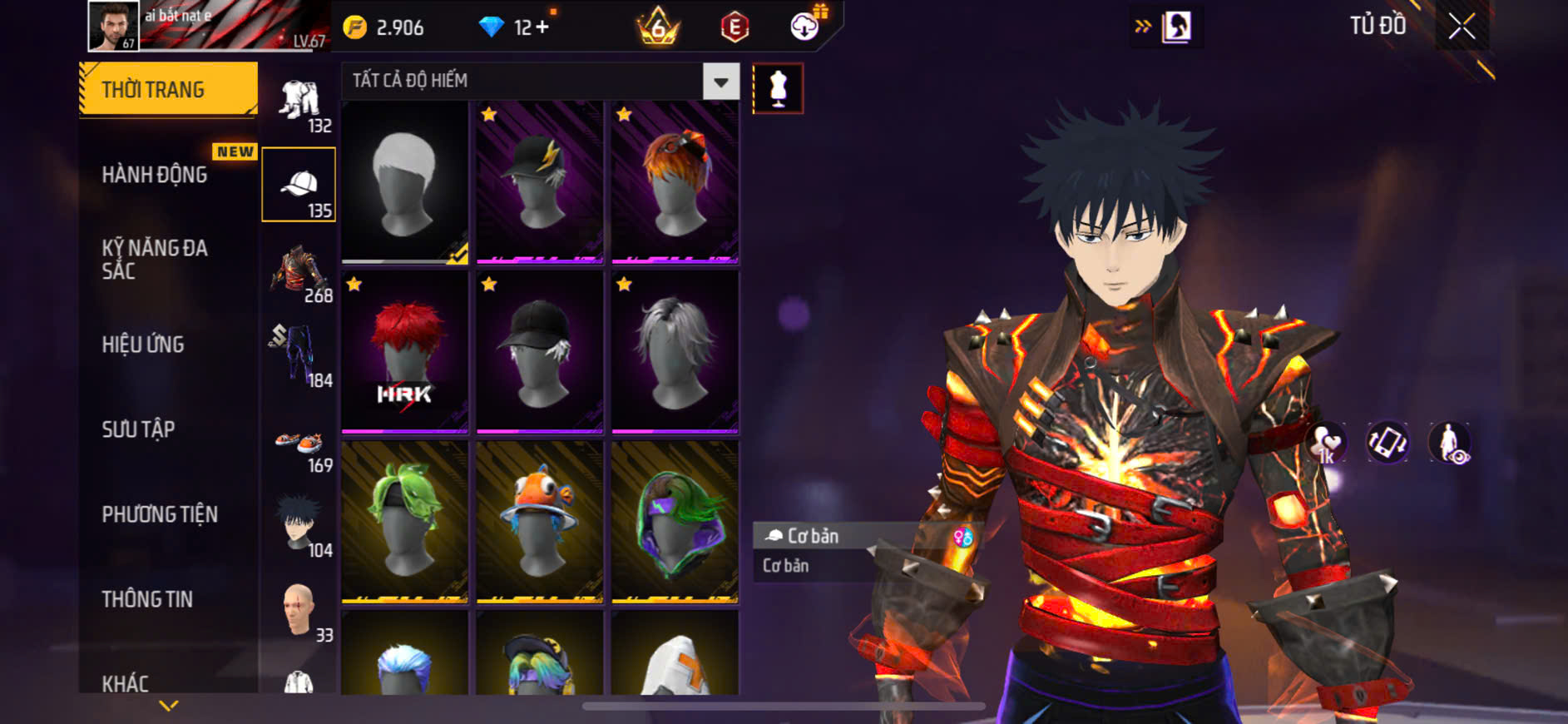Screen dimensions: 1568x724
Task: Add diamonds with the plus button
Action: 542,27
